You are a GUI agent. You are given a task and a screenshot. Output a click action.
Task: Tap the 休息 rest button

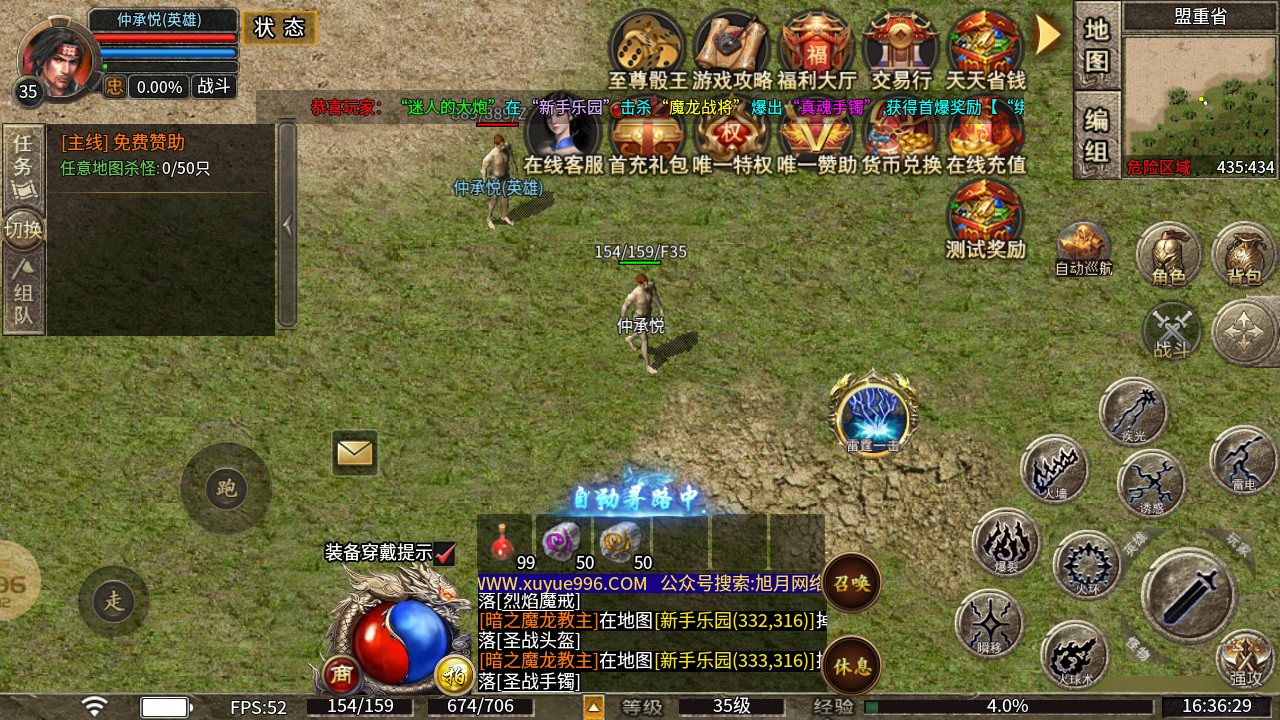[x=852, y=665]
